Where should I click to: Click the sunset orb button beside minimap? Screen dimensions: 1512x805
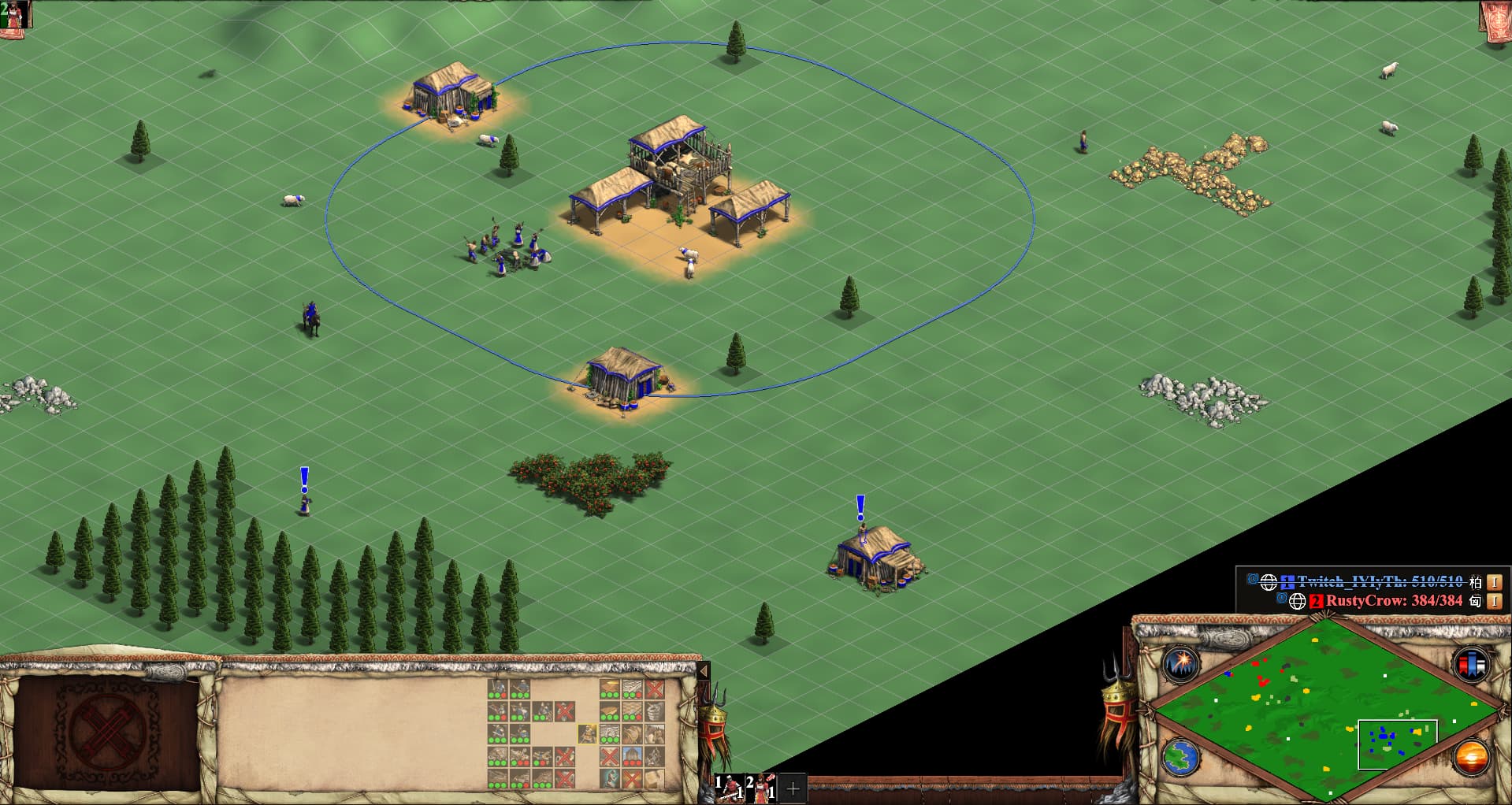click(1471, 758)
